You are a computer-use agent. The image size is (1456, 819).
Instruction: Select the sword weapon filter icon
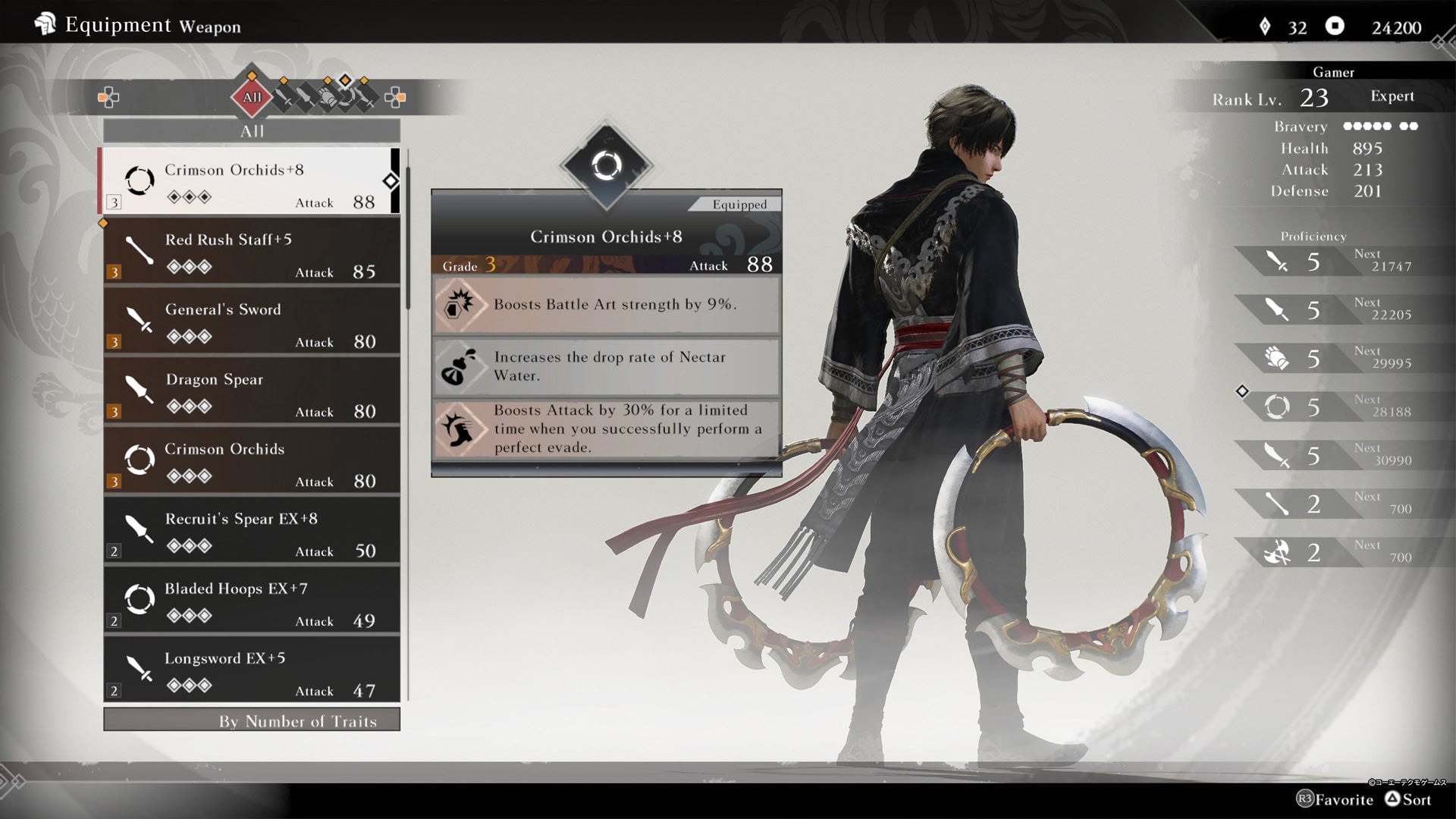click(x=283, y=97)
